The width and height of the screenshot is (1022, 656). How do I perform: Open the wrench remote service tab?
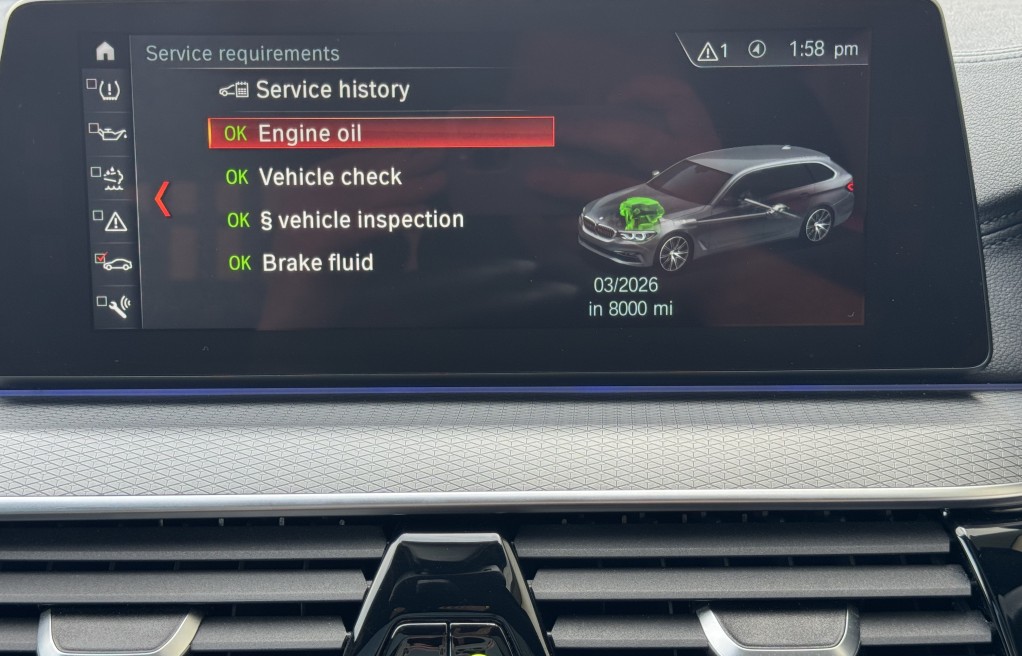[x=114, y=305]
